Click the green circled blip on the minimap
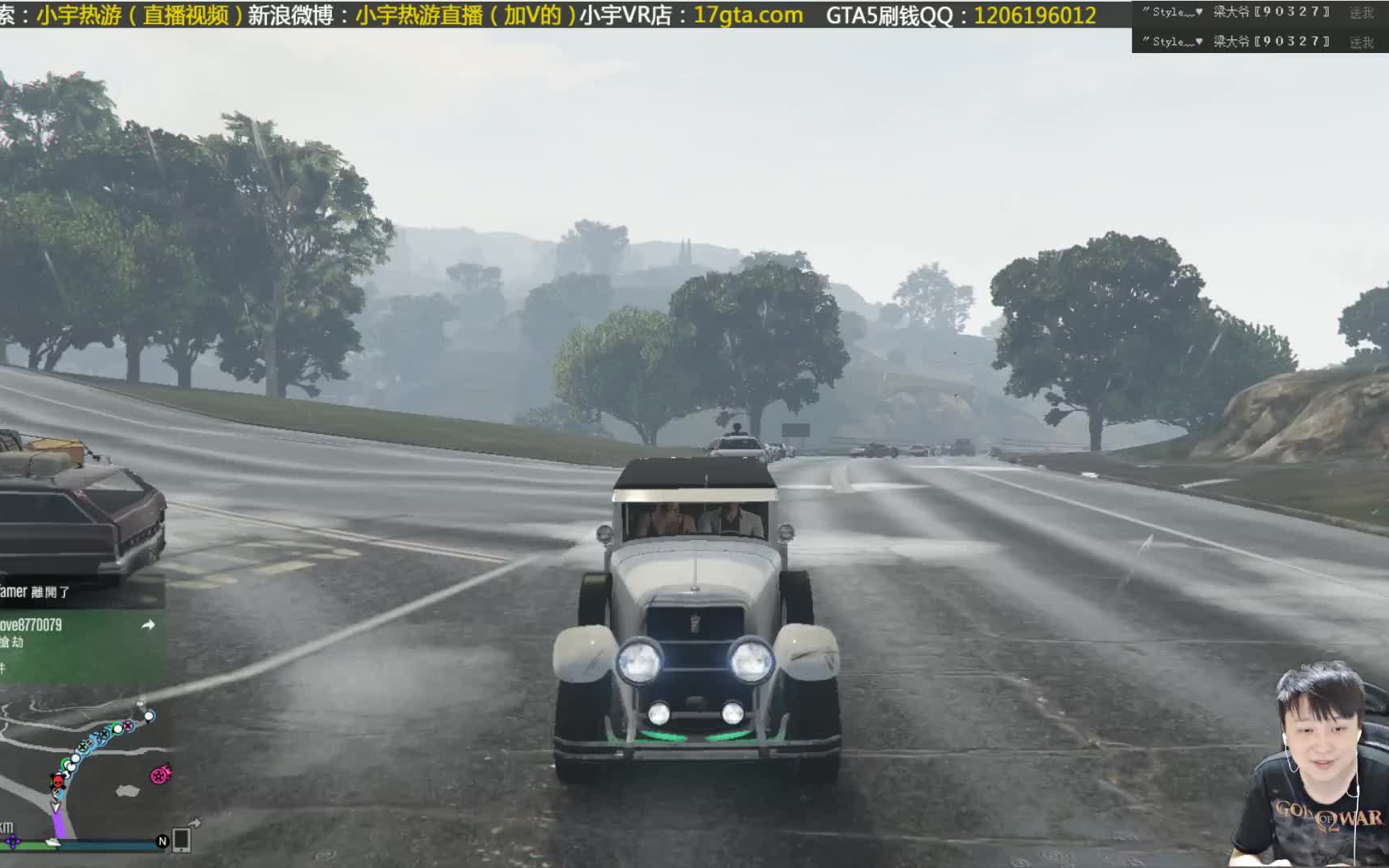Viewport: 1389px width, 868px height. [x=117, y=729]
